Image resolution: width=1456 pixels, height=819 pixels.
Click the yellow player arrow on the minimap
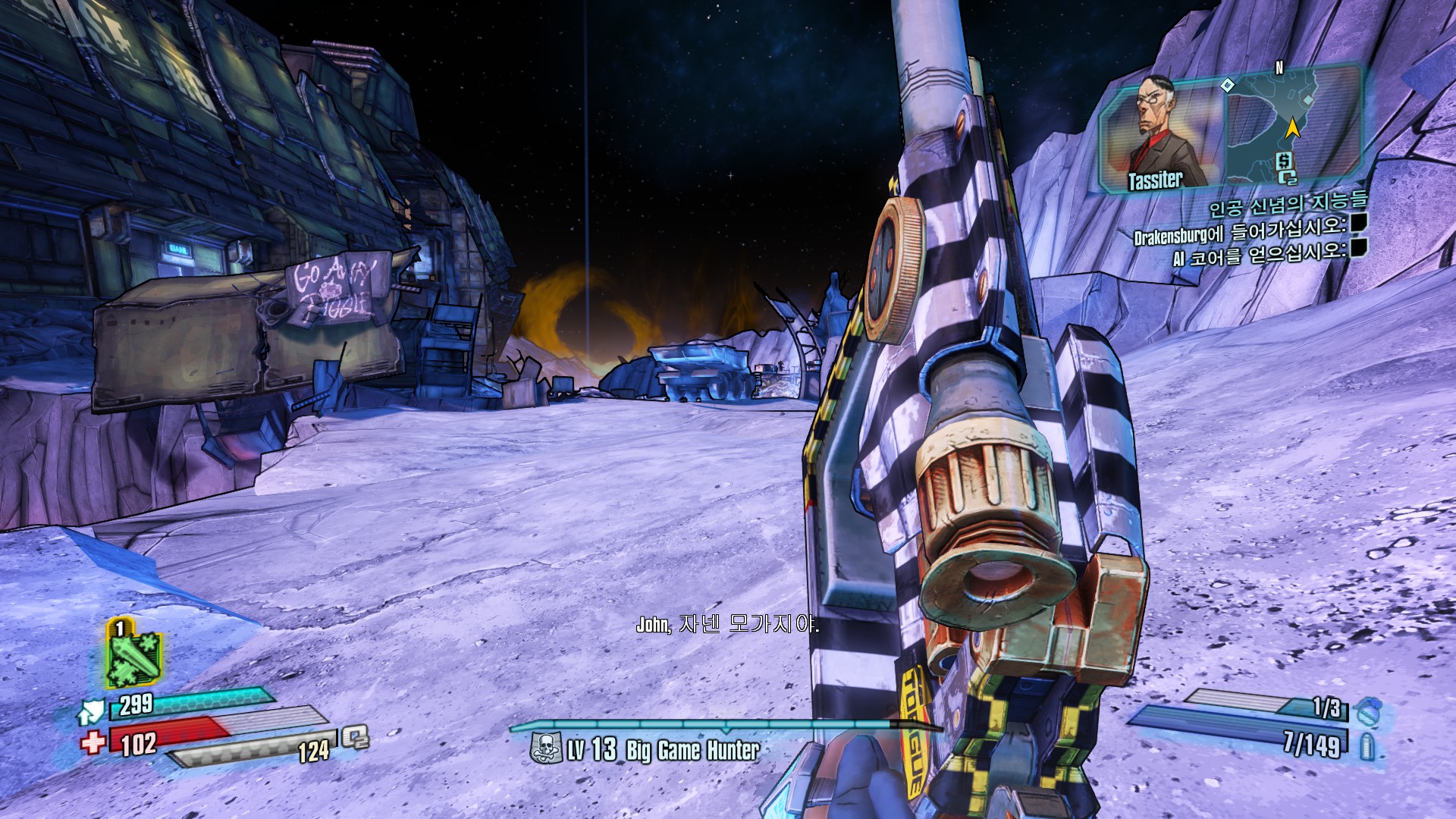click(x=1292, y=128)
